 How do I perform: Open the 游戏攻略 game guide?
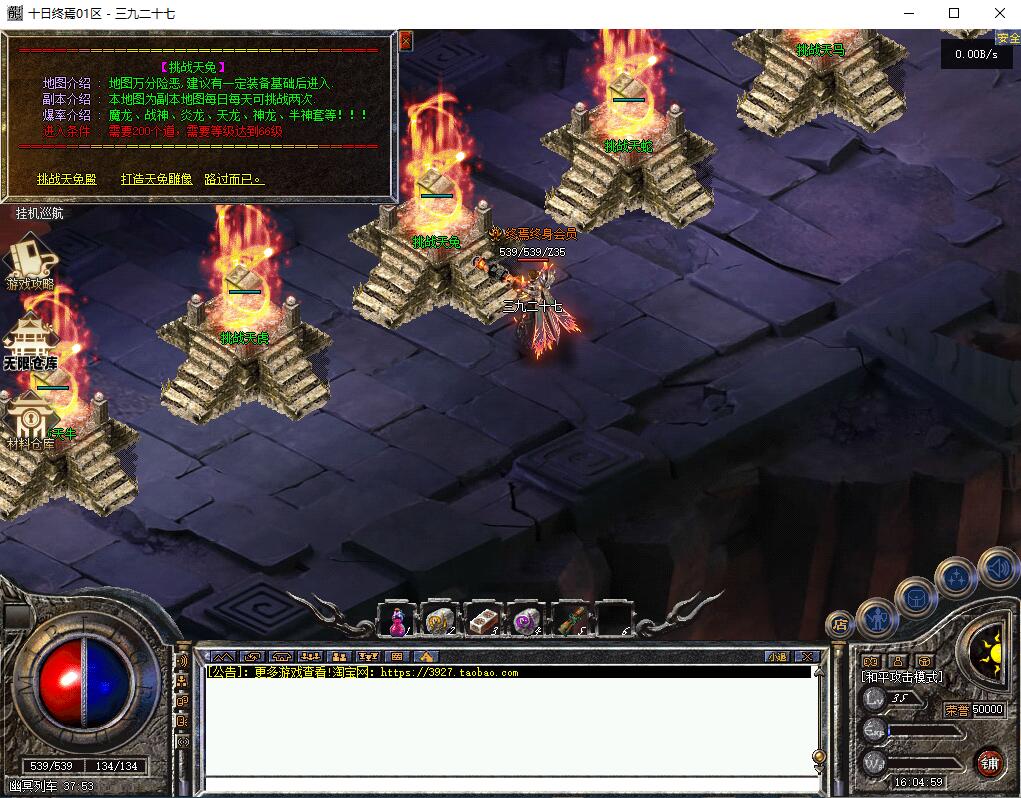[x=30, y=262]
